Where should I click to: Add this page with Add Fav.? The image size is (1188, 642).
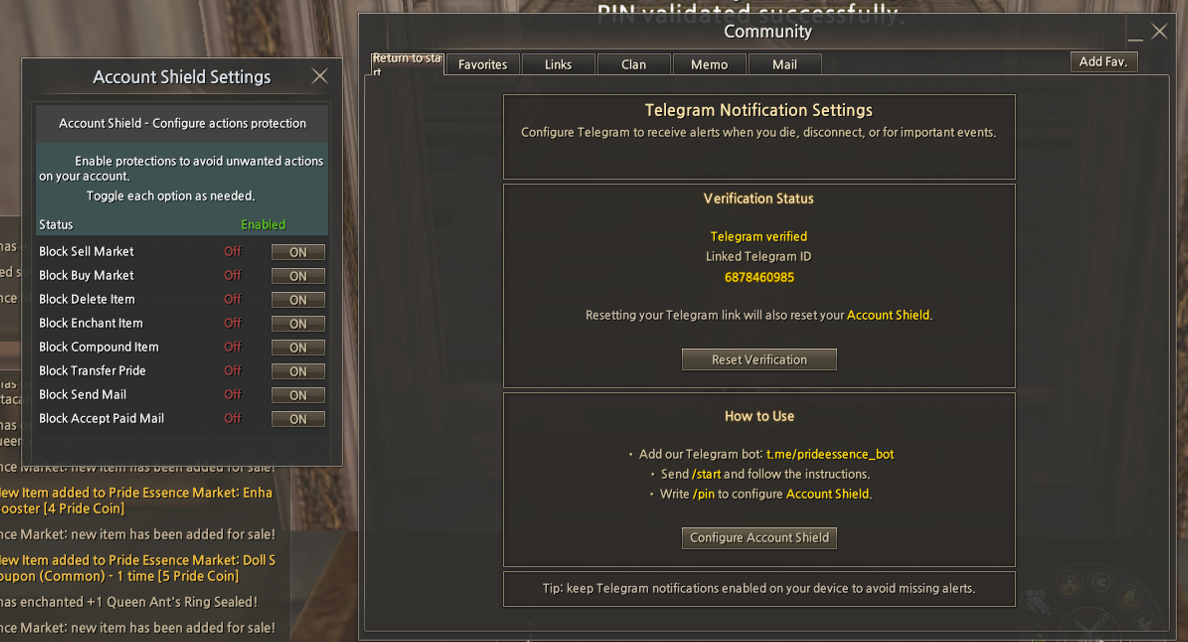tap(1103, 62)
